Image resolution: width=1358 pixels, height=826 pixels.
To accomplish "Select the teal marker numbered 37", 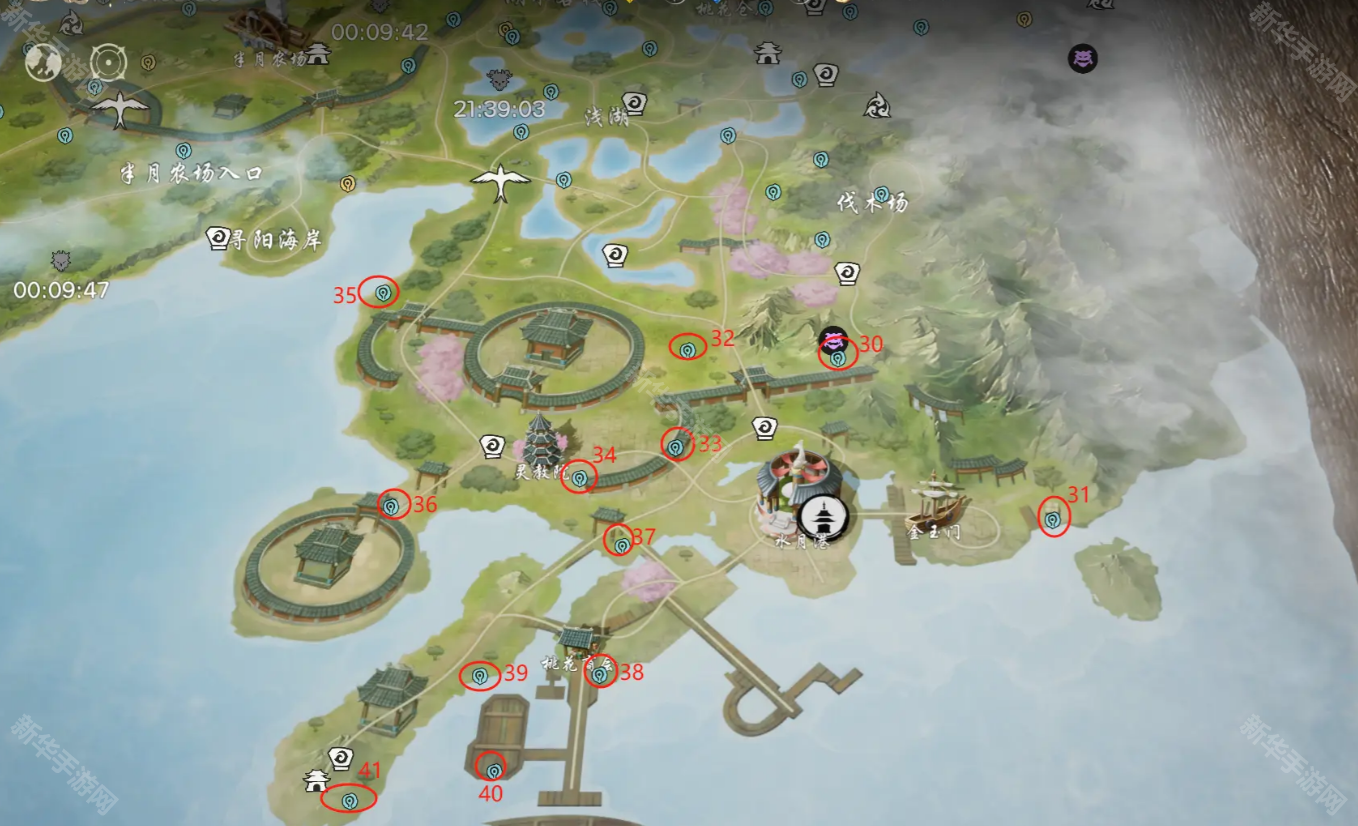I will [622, 544].
